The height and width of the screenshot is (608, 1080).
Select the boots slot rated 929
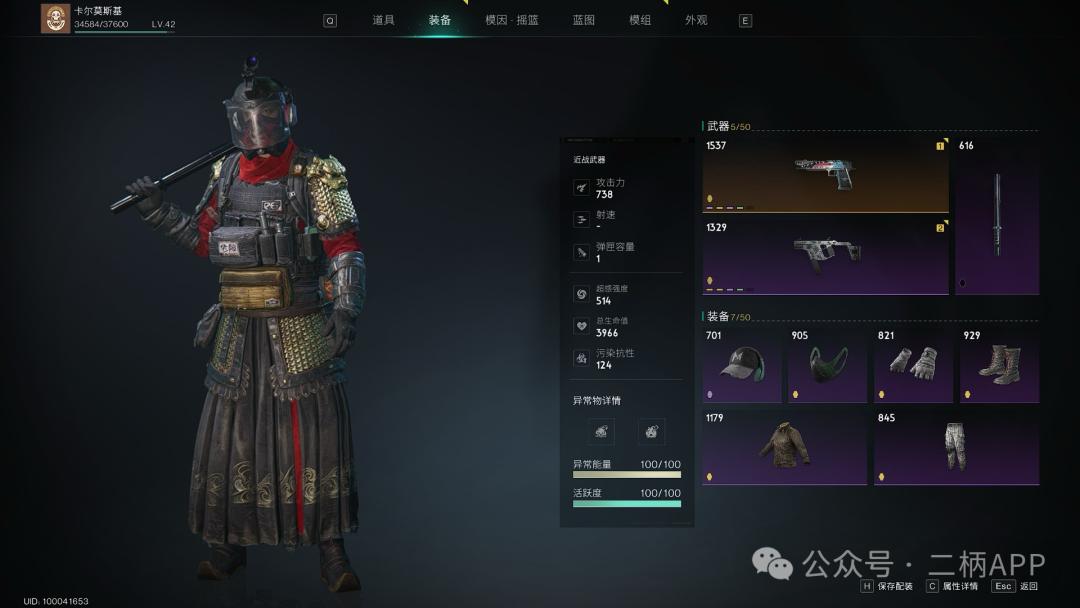tap(999, 365)
